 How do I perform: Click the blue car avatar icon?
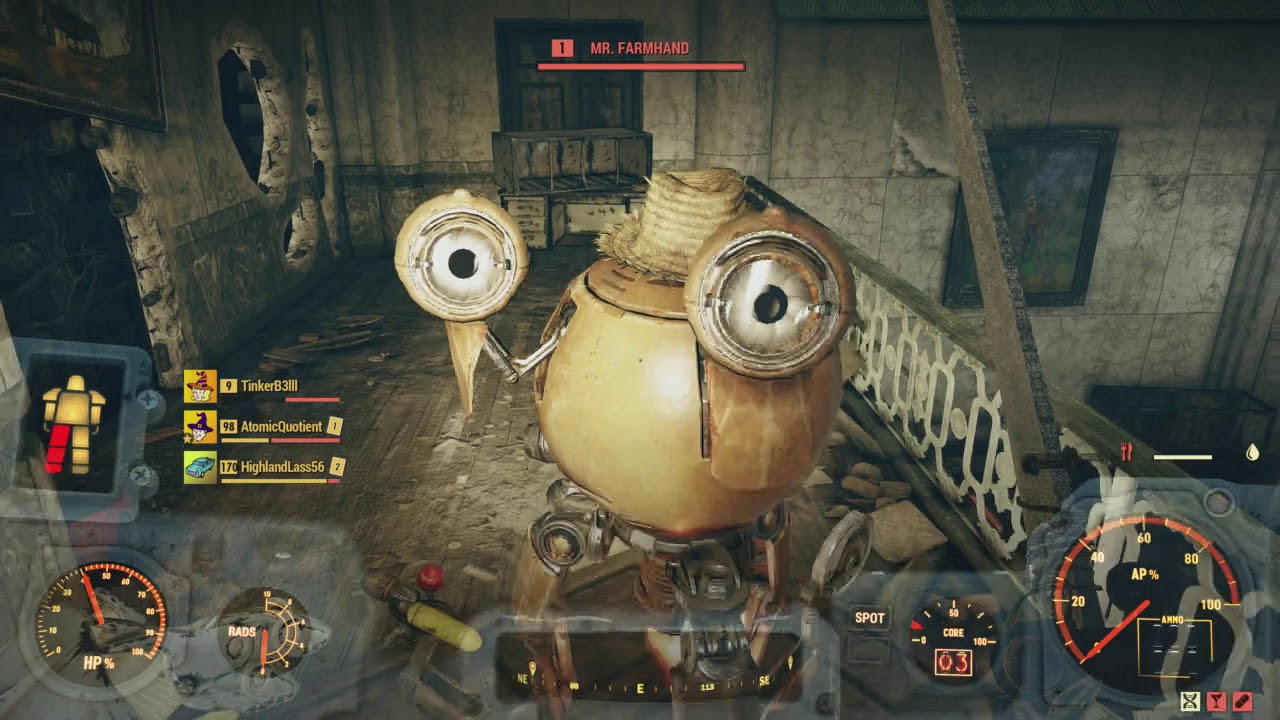[200, 467]
